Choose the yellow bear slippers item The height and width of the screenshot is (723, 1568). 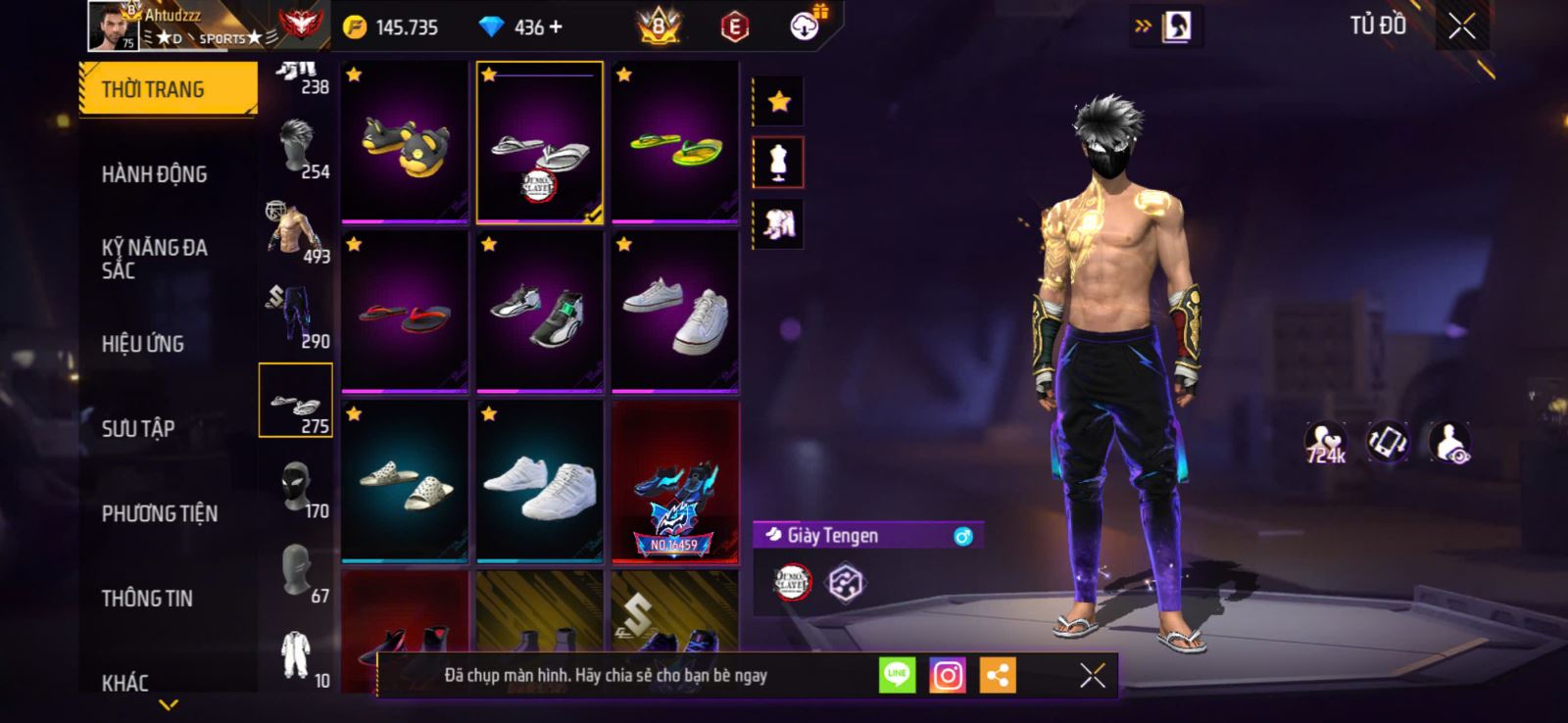(405, 143)
